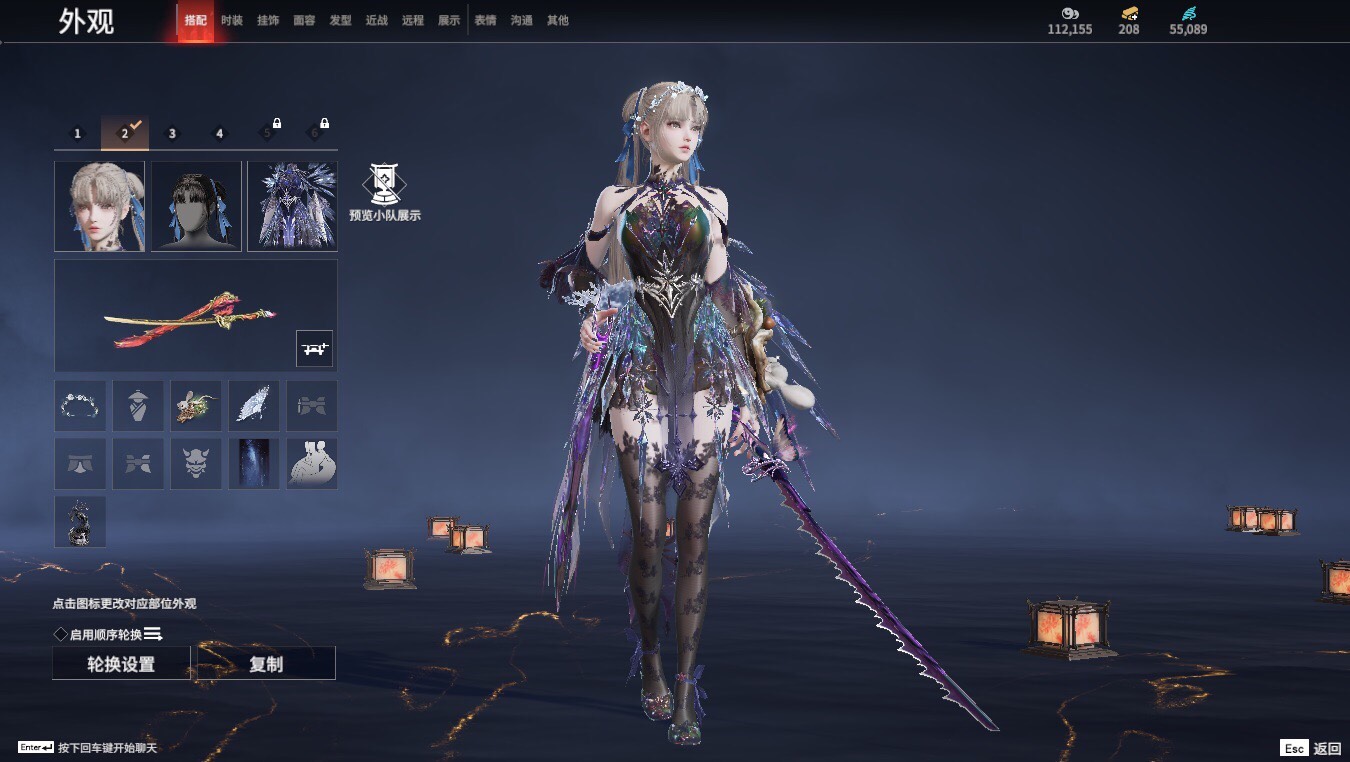This screenshot has width=1350, height=762.
Task: Choose outfit preset 3
Action: tap(172, 133)
